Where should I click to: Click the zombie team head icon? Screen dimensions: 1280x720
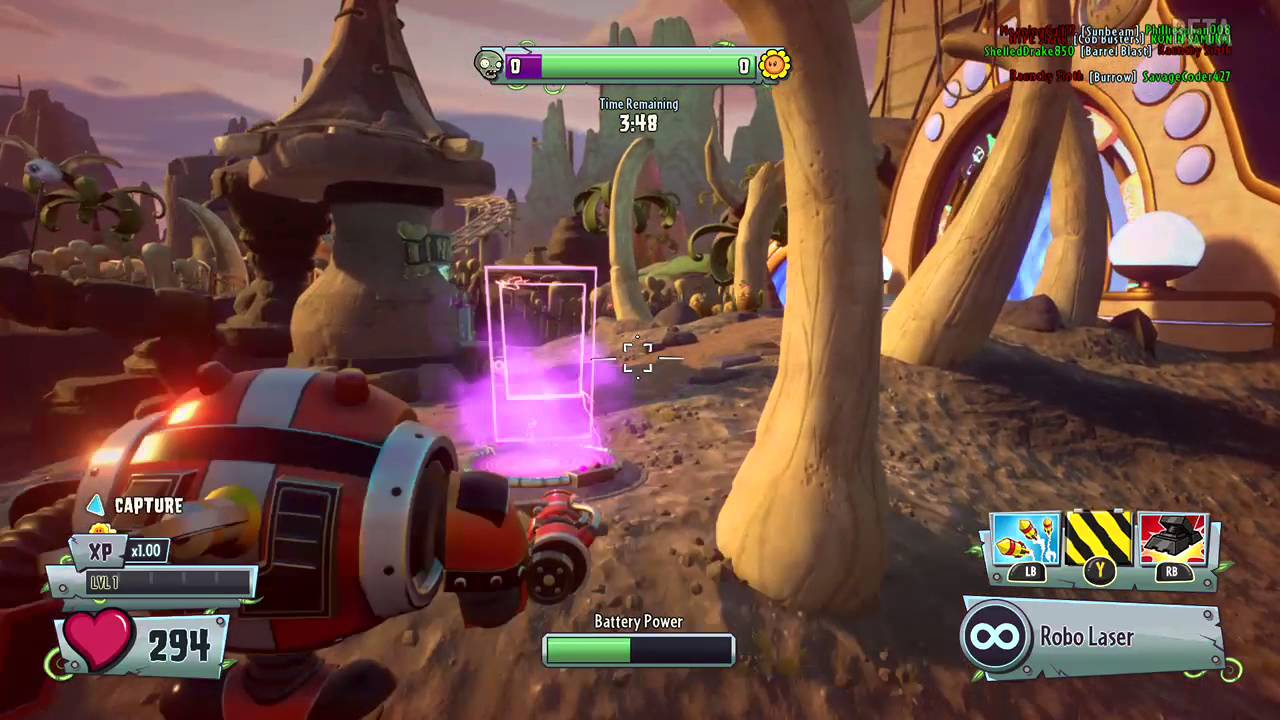pyautogui.click(x=490, y=66)
